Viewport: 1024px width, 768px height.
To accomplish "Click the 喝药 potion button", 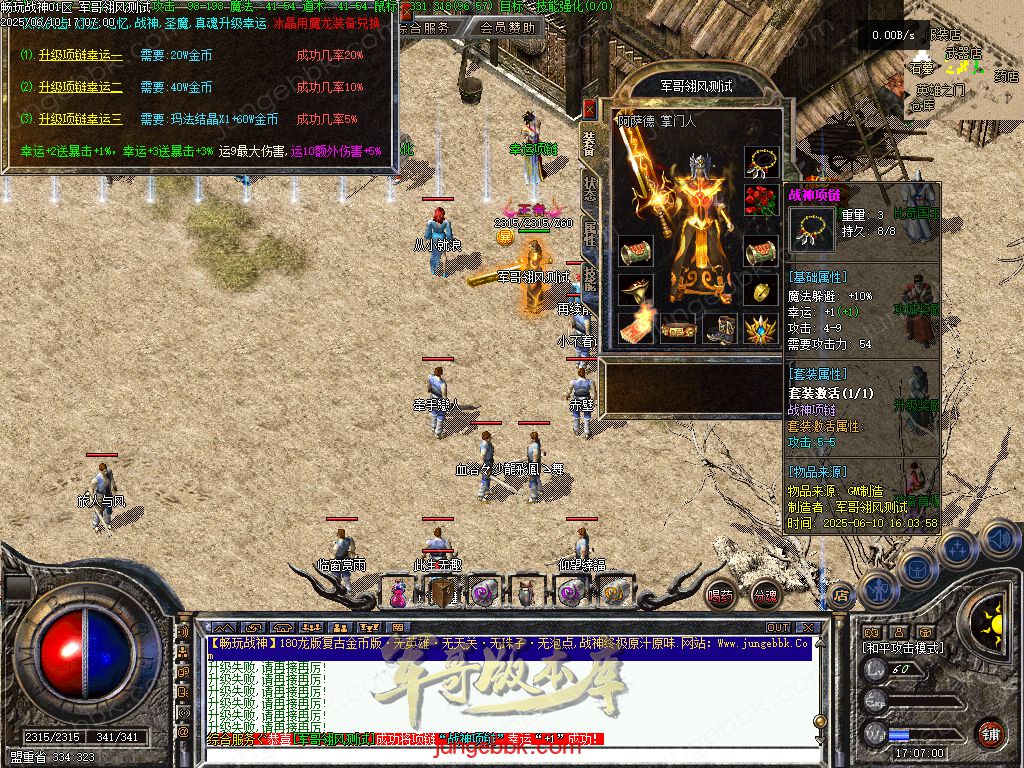I will point(720,595).
